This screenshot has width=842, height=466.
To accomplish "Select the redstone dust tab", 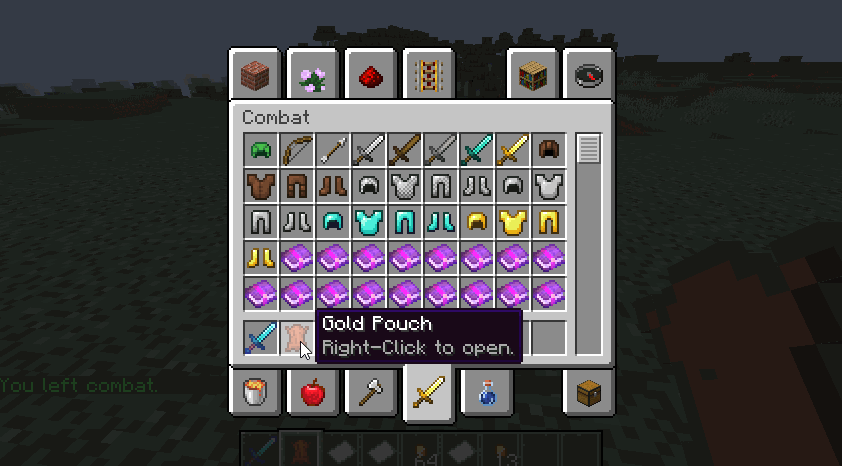I will 370,74.
